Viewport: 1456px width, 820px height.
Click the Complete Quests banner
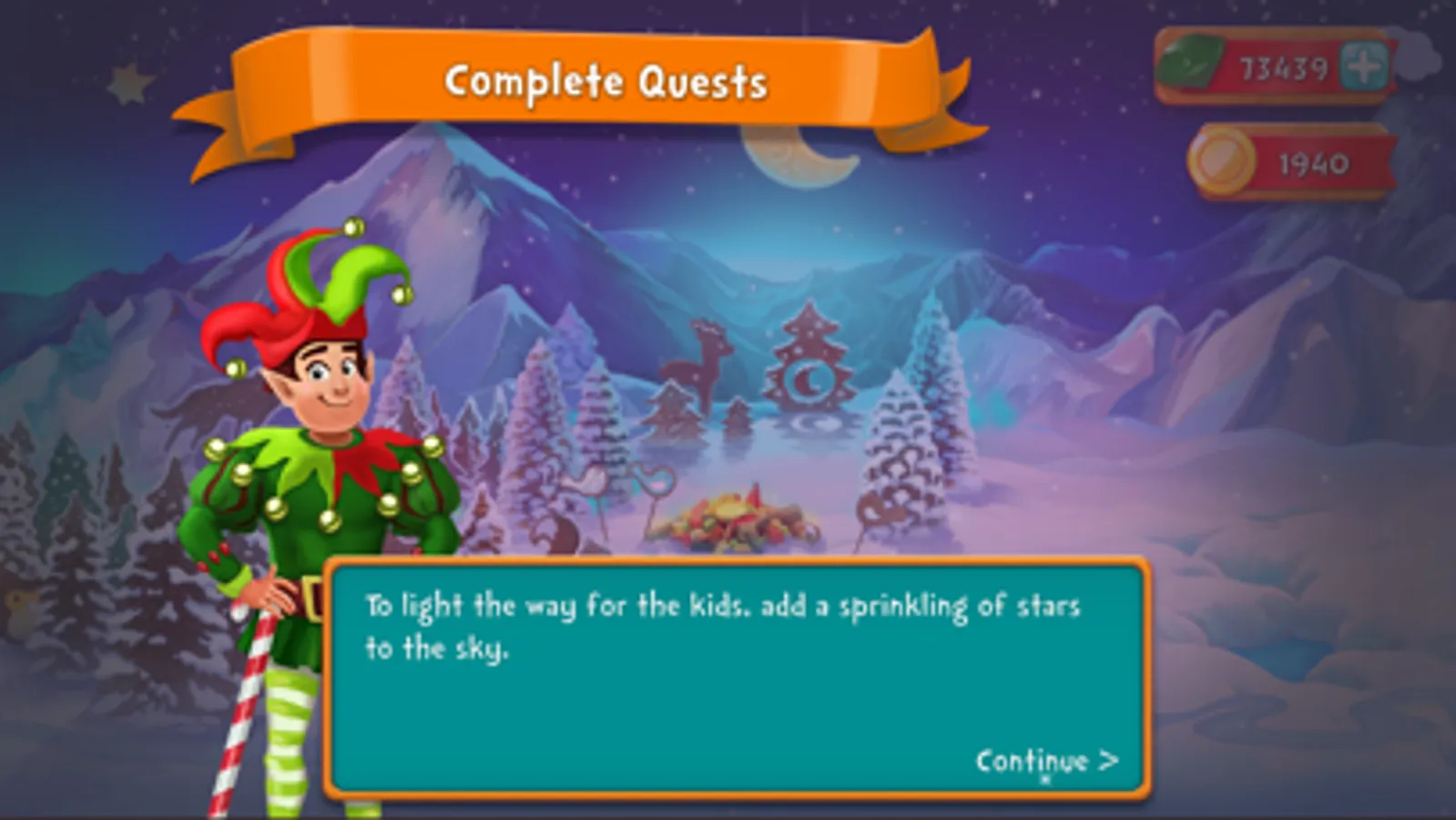coord(606,82)
